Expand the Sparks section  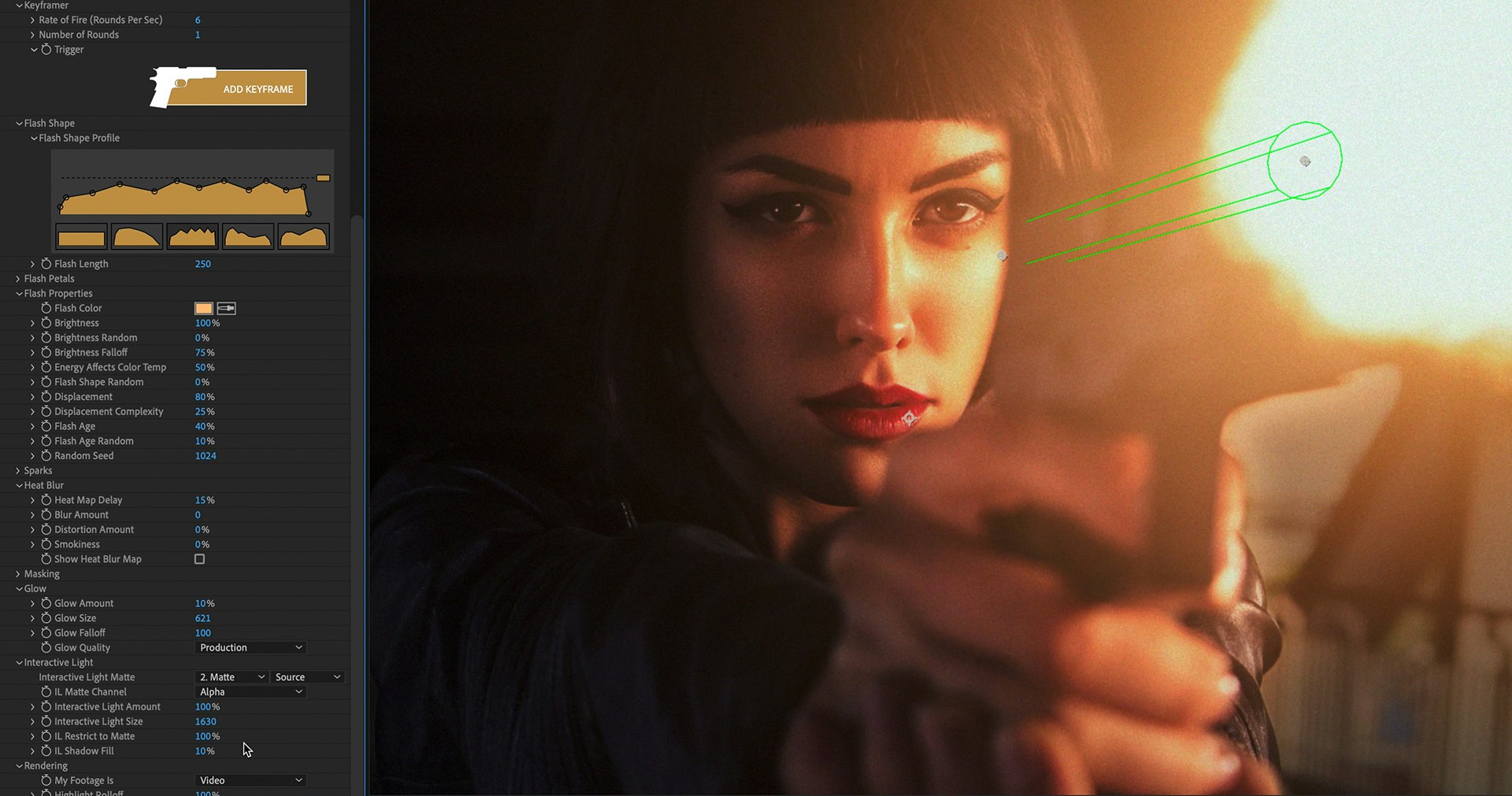(18, 471)
